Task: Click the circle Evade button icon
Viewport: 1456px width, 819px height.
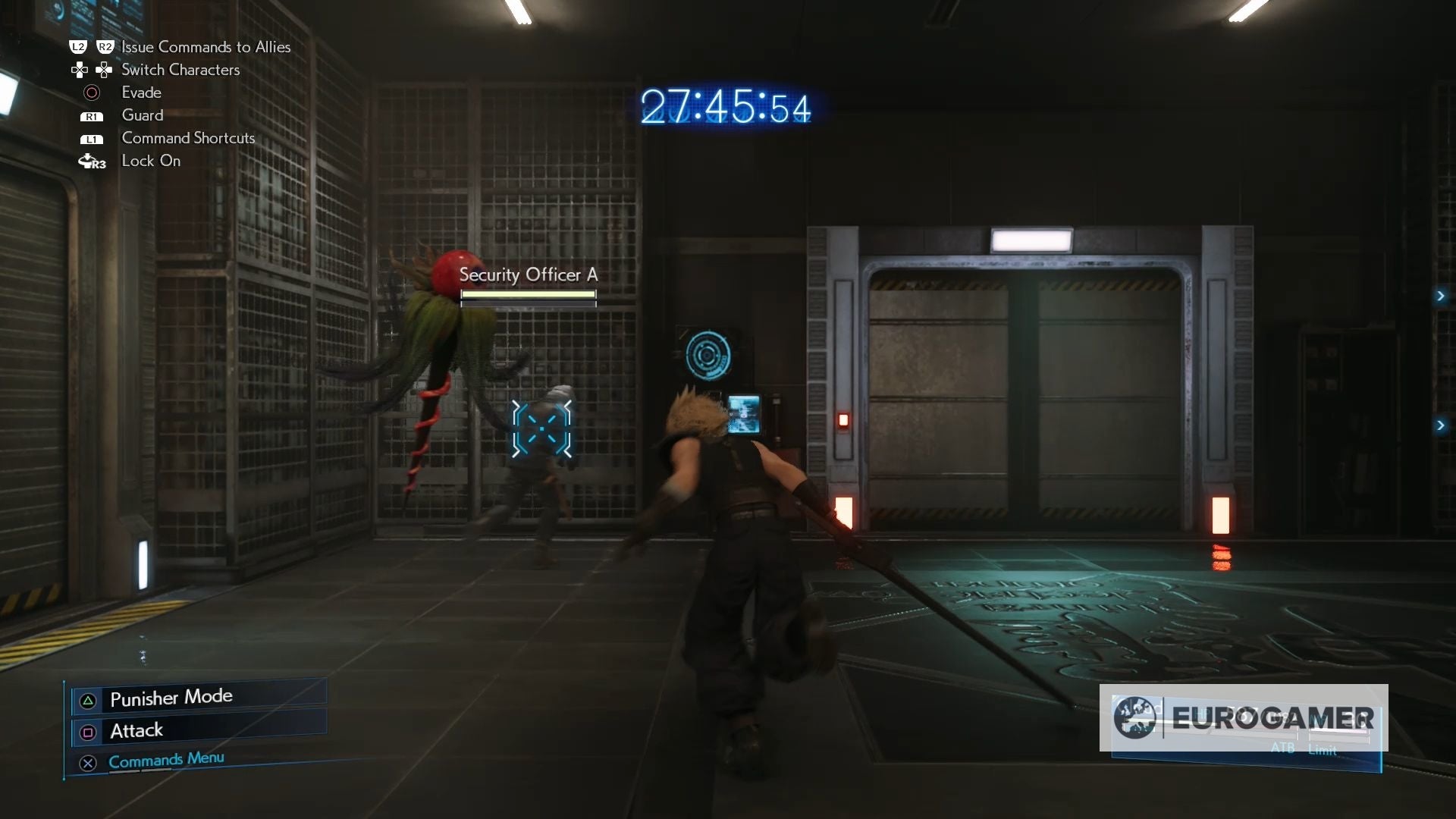Action: coord(92,92)
